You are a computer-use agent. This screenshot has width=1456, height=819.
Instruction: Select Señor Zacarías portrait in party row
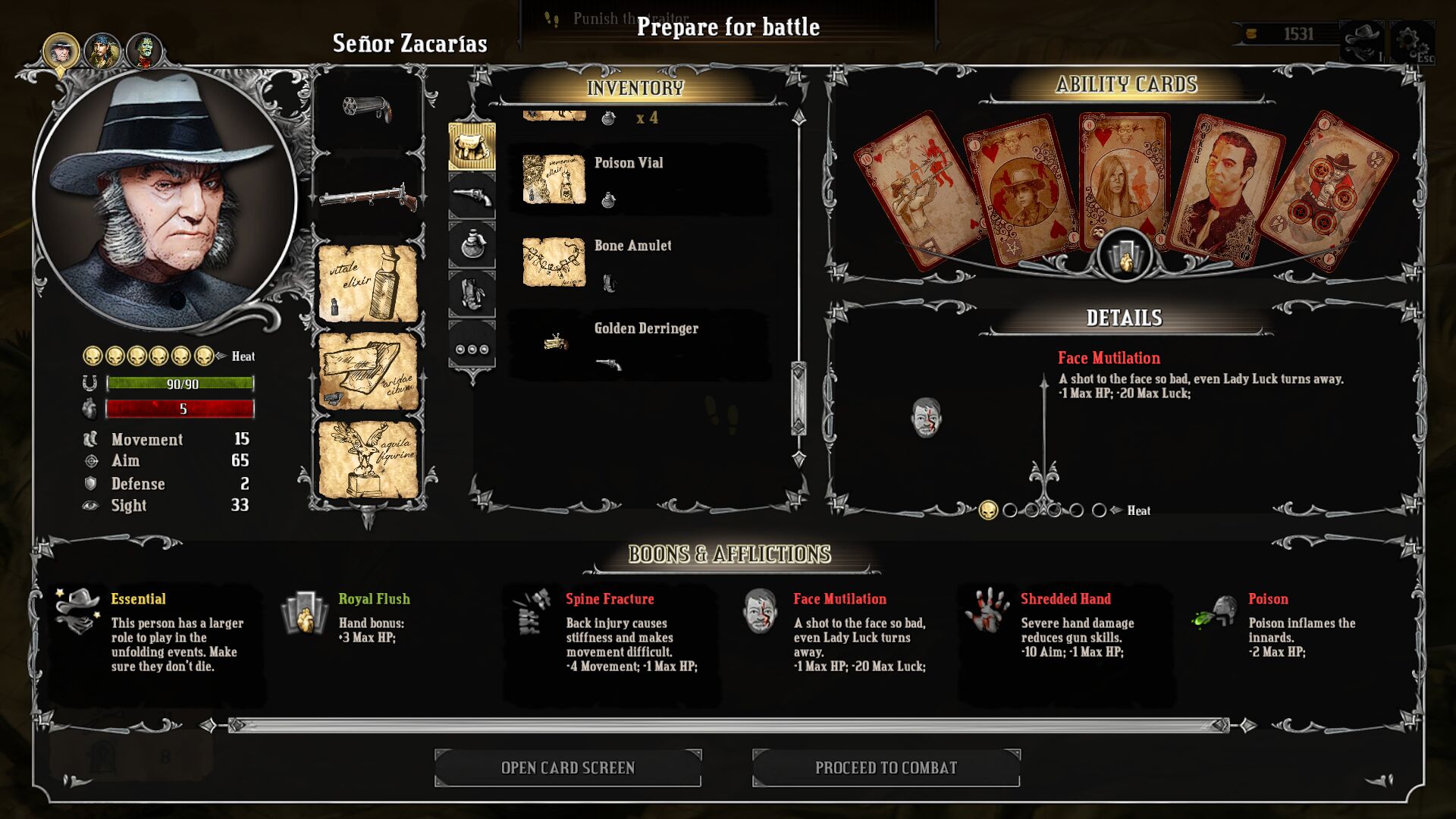click(61, 52)
